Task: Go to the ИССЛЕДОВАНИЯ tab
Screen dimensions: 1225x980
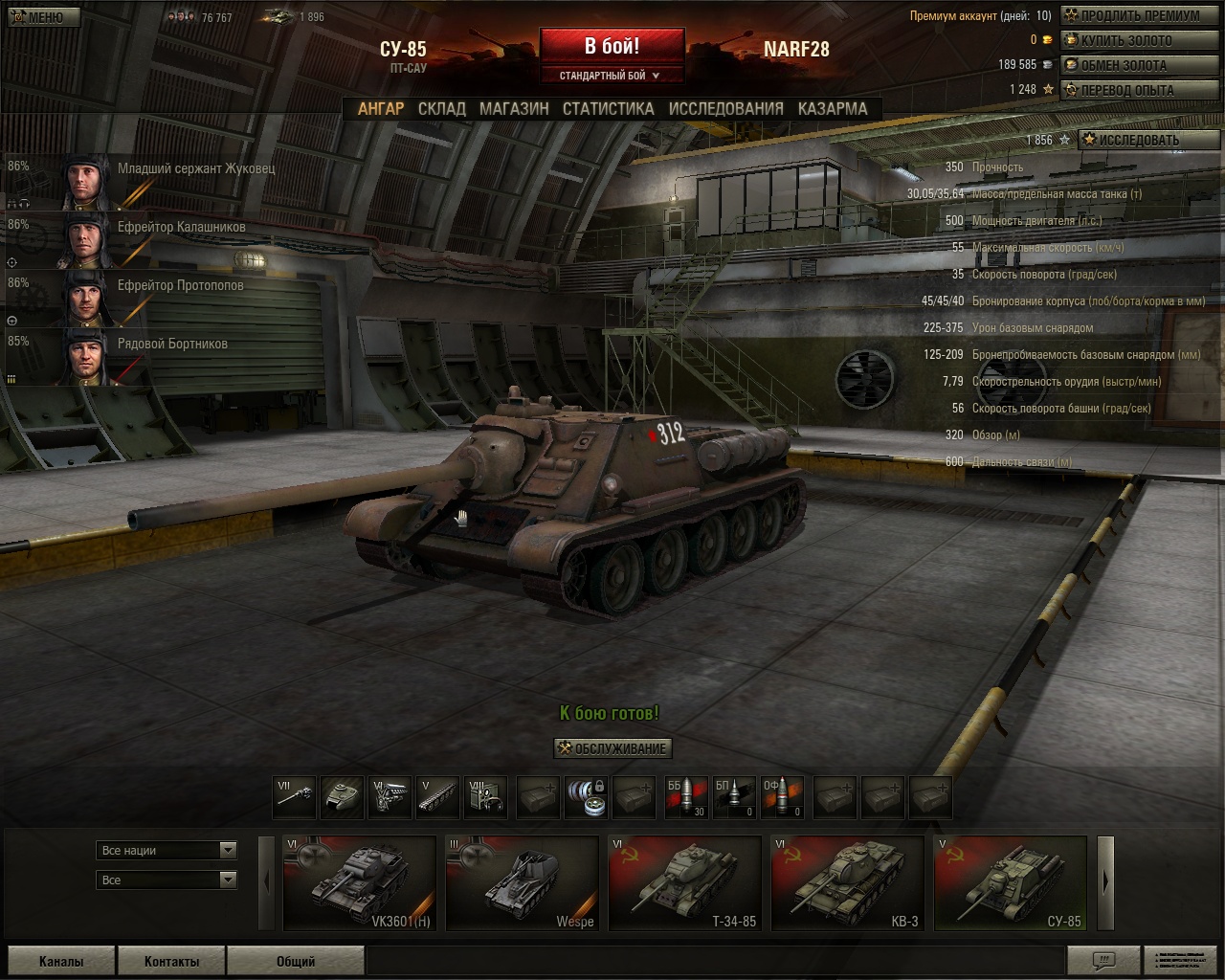Action: [725, 109]
